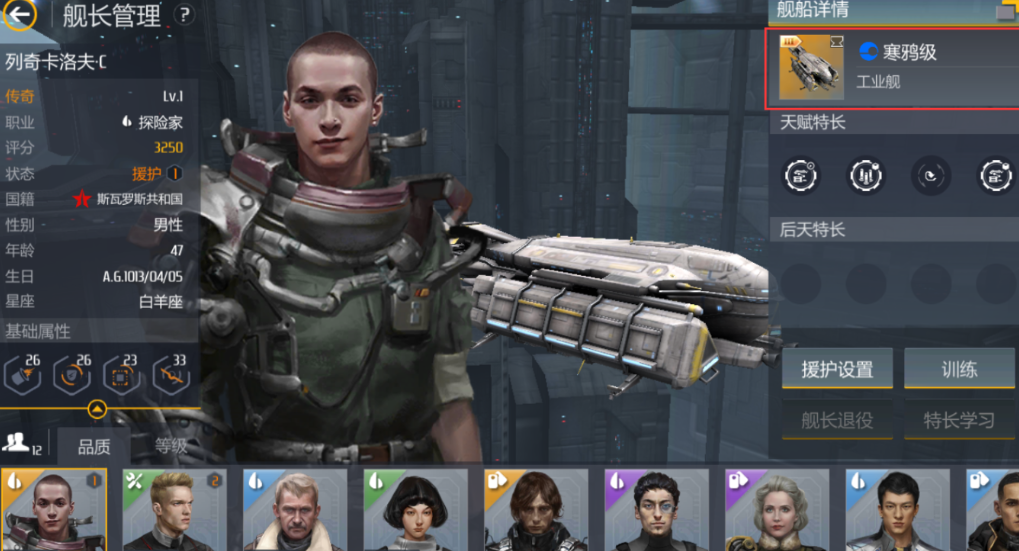1019x551 pixels.
Task: Click the 援护 status info badge
Action: 174,174
